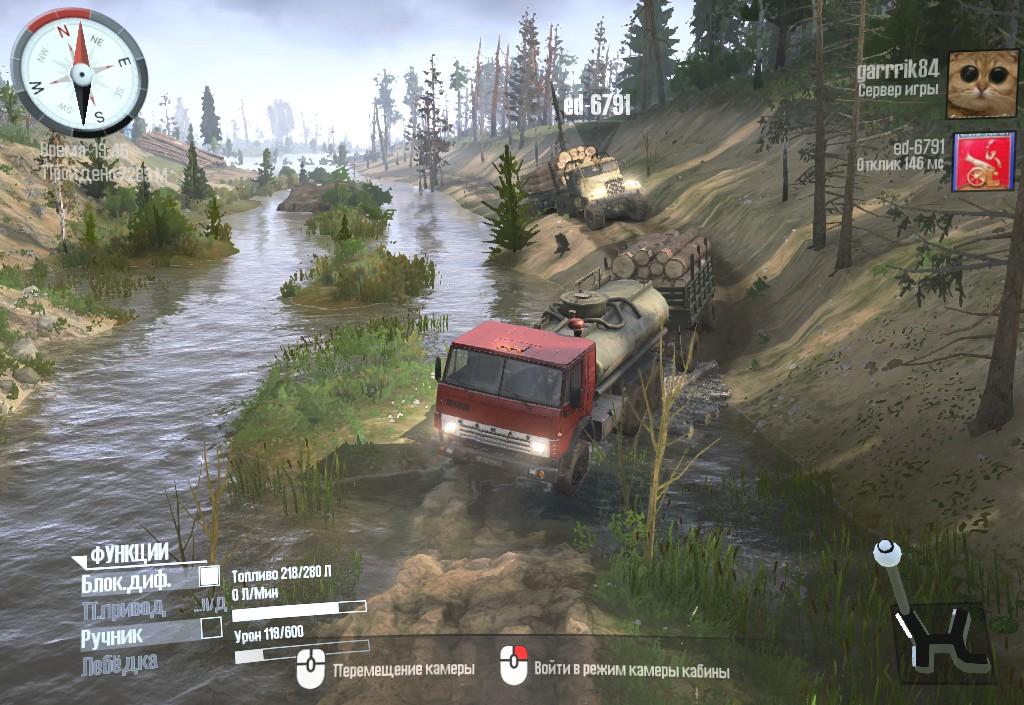Activate the Лебёдка winch function
Screen dimensions: 1024x705
click(119, 663)
